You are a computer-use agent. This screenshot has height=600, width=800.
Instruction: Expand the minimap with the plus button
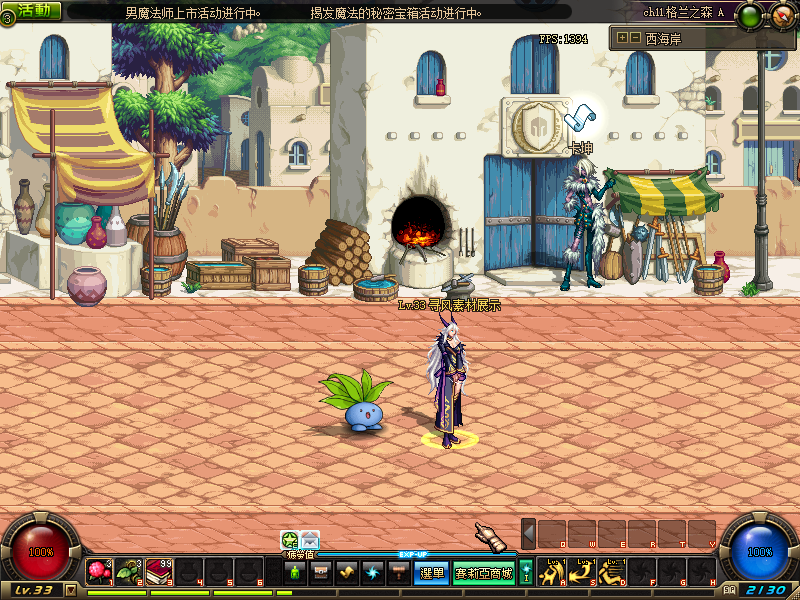[622, 38]
